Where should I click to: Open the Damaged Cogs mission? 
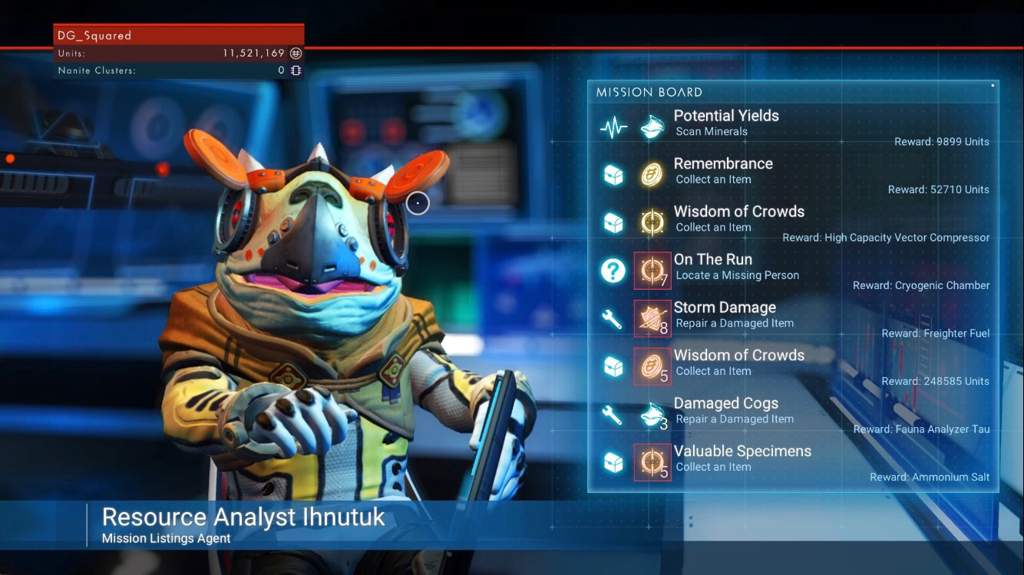[x=725, y=410]
